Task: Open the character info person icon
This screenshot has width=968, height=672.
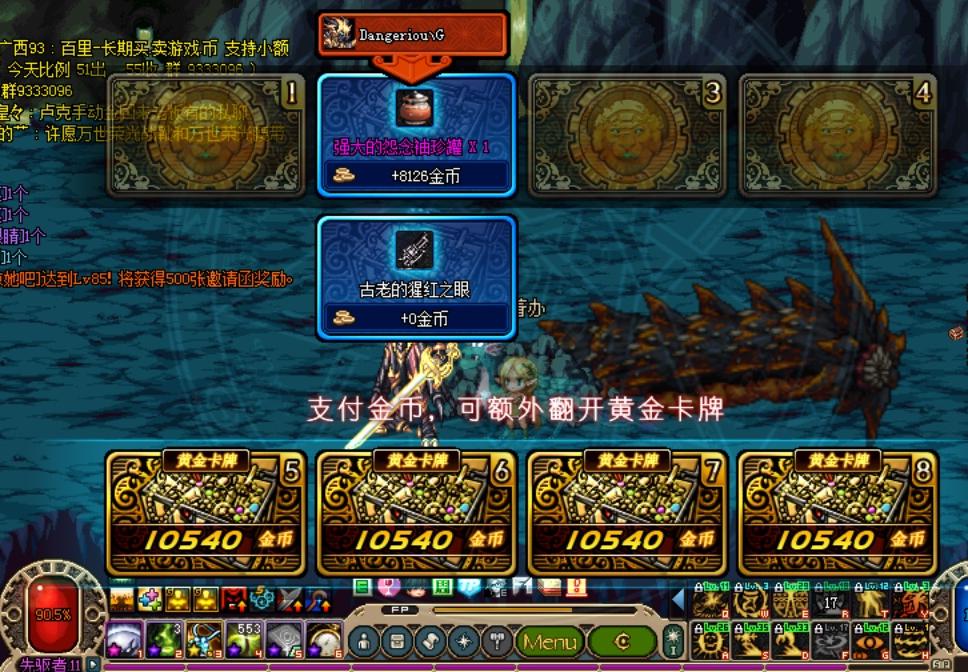Action: click(366, 641)
